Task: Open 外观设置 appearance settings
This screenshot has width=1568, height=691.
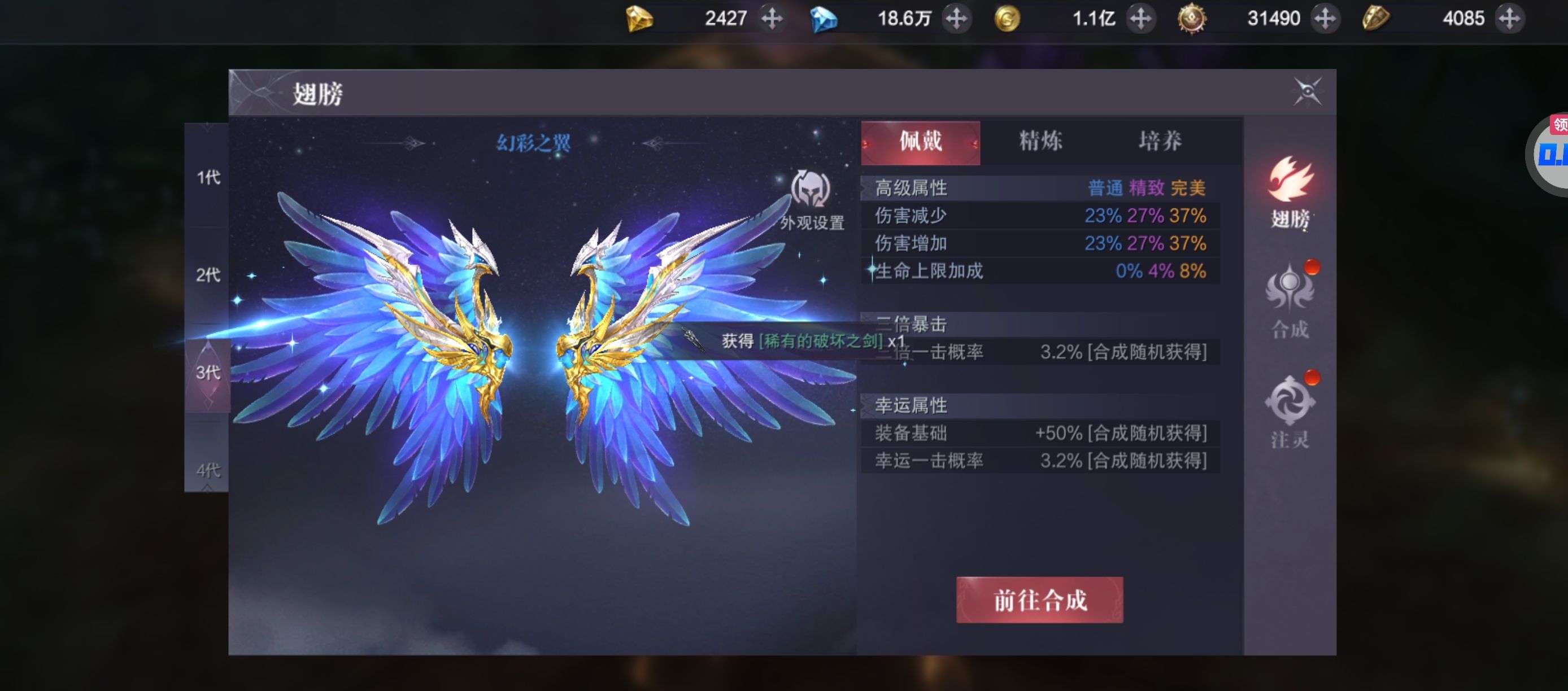Action: tap(811, 200)
